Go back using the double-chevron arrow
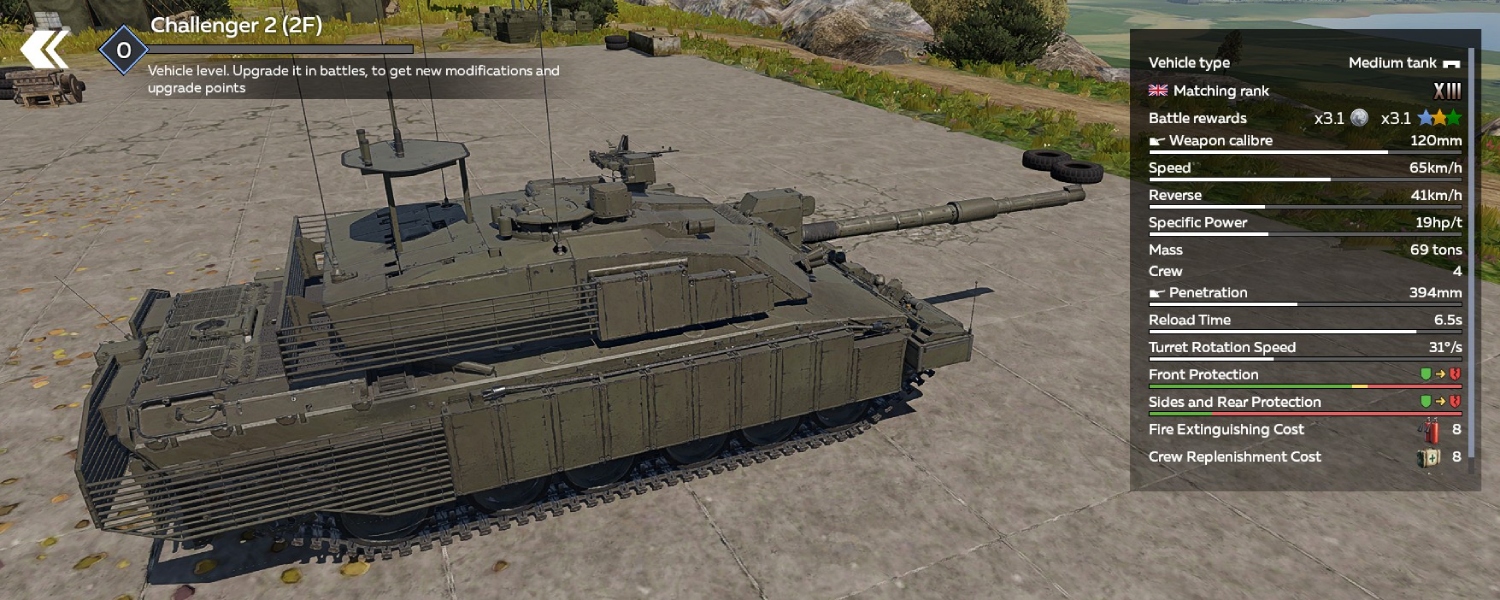 [45, 50]
